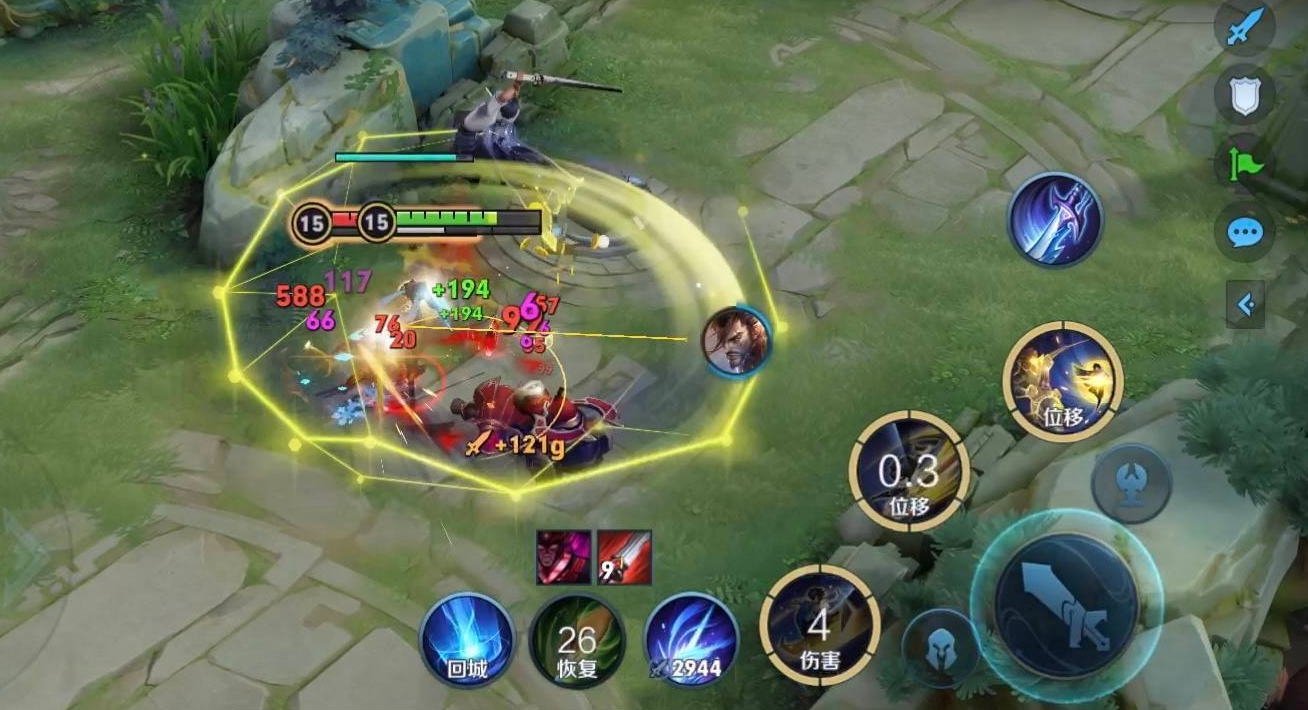Send the shield retreat signal
The width and height of the screenshot is (1308, 710).
click(x=1244, y=95)
